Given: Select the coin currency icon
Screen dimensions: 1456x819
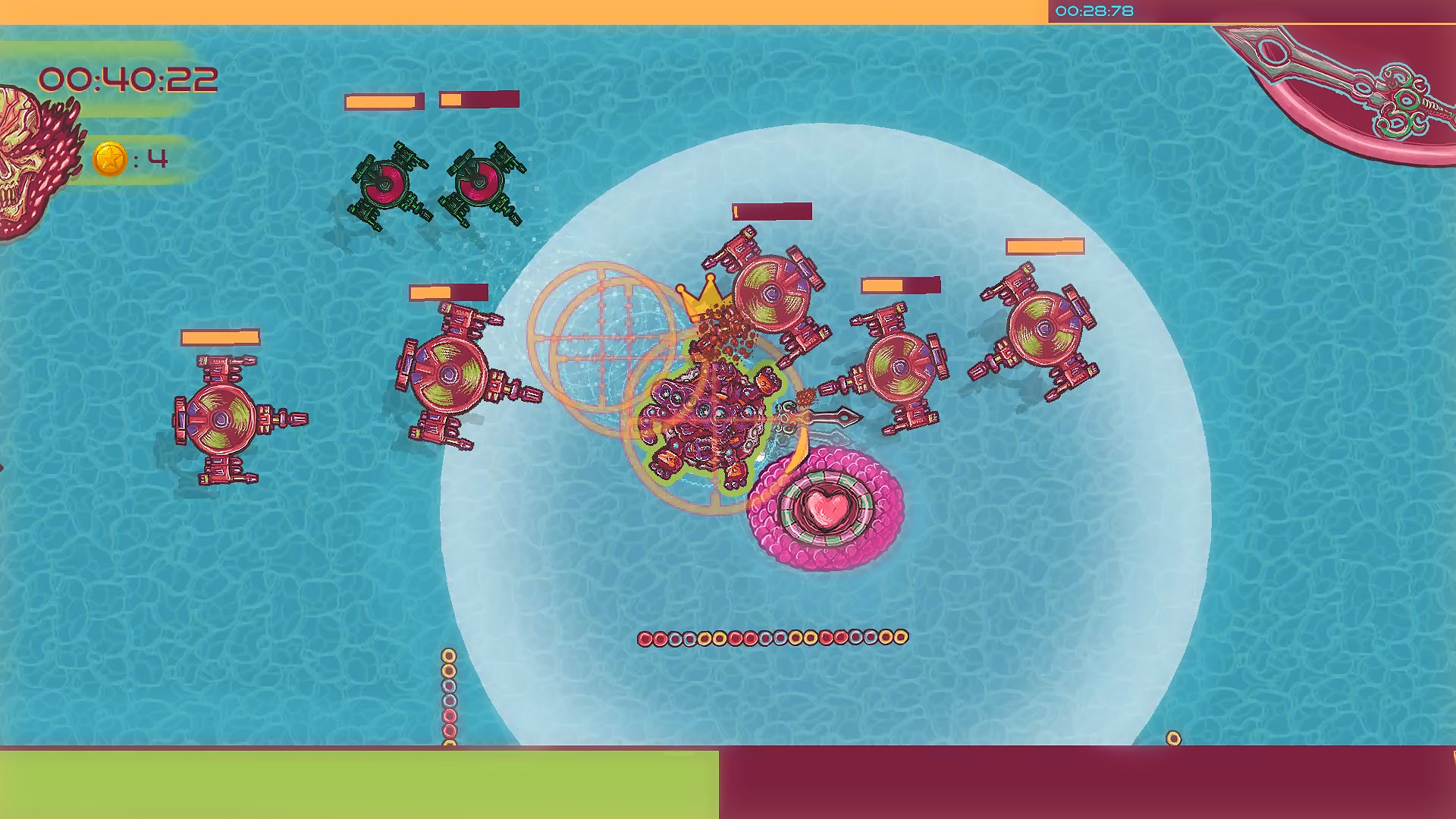Looking at the screenshot, I should [111, 158].
